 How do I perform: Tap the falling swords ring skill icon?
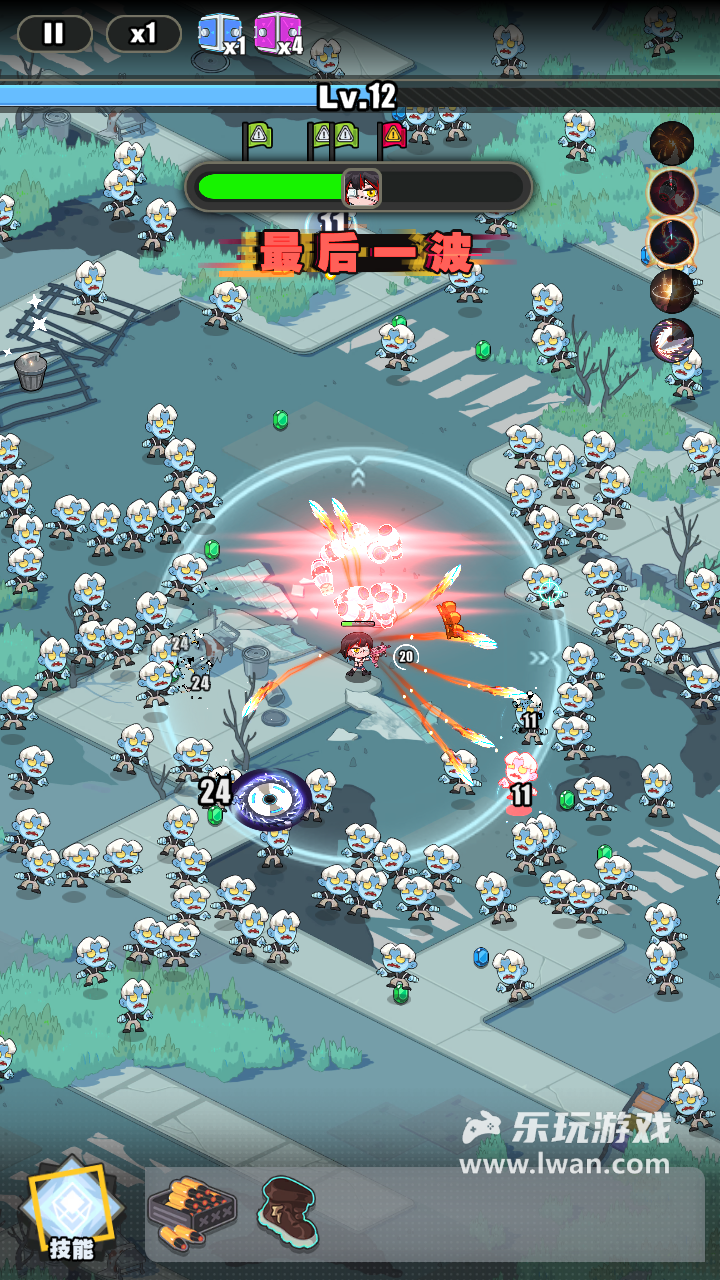672,291
